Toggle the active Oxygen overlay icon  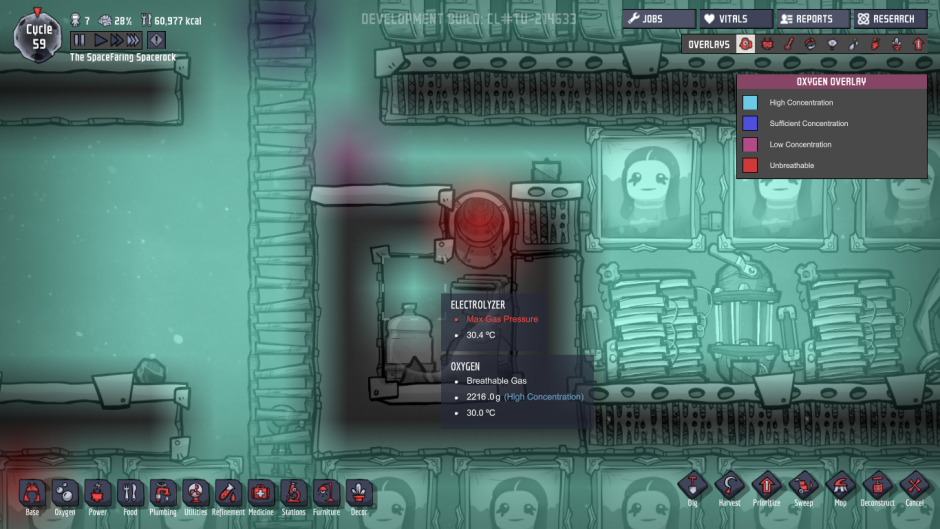pos(745,44)
